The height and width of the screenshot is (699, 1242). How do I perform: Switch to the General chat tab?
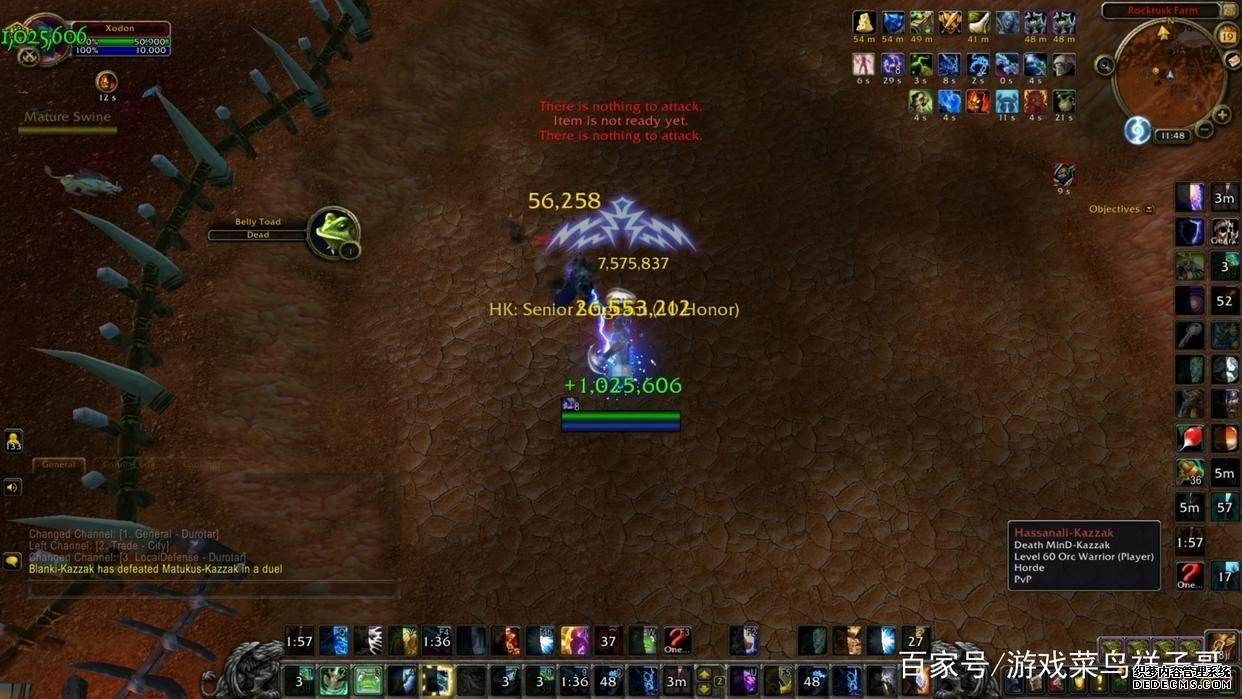pos(58,464)
